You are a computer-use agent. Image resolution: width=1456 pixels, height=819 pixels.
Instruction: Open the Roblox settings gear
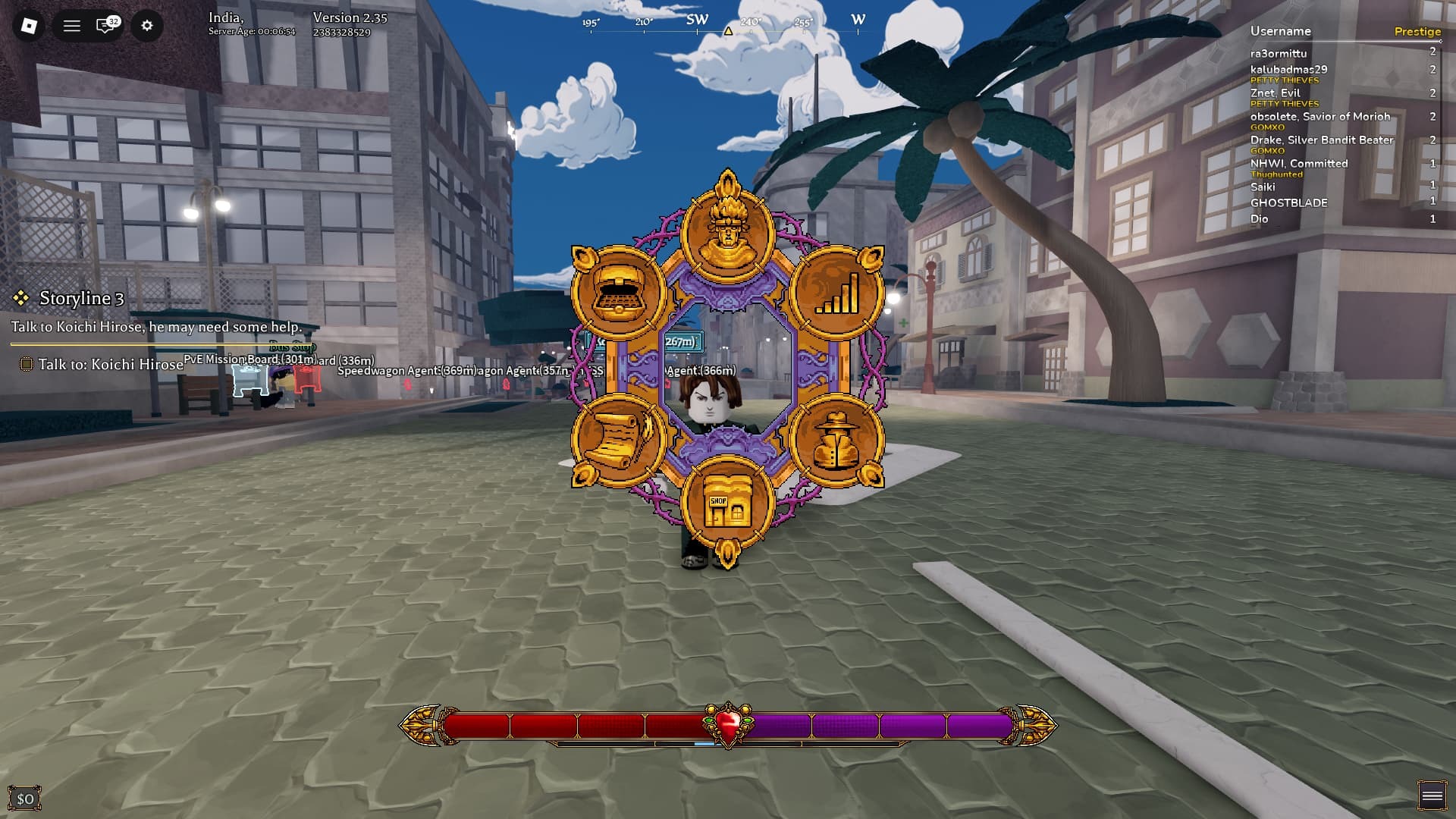pos(147,25)
